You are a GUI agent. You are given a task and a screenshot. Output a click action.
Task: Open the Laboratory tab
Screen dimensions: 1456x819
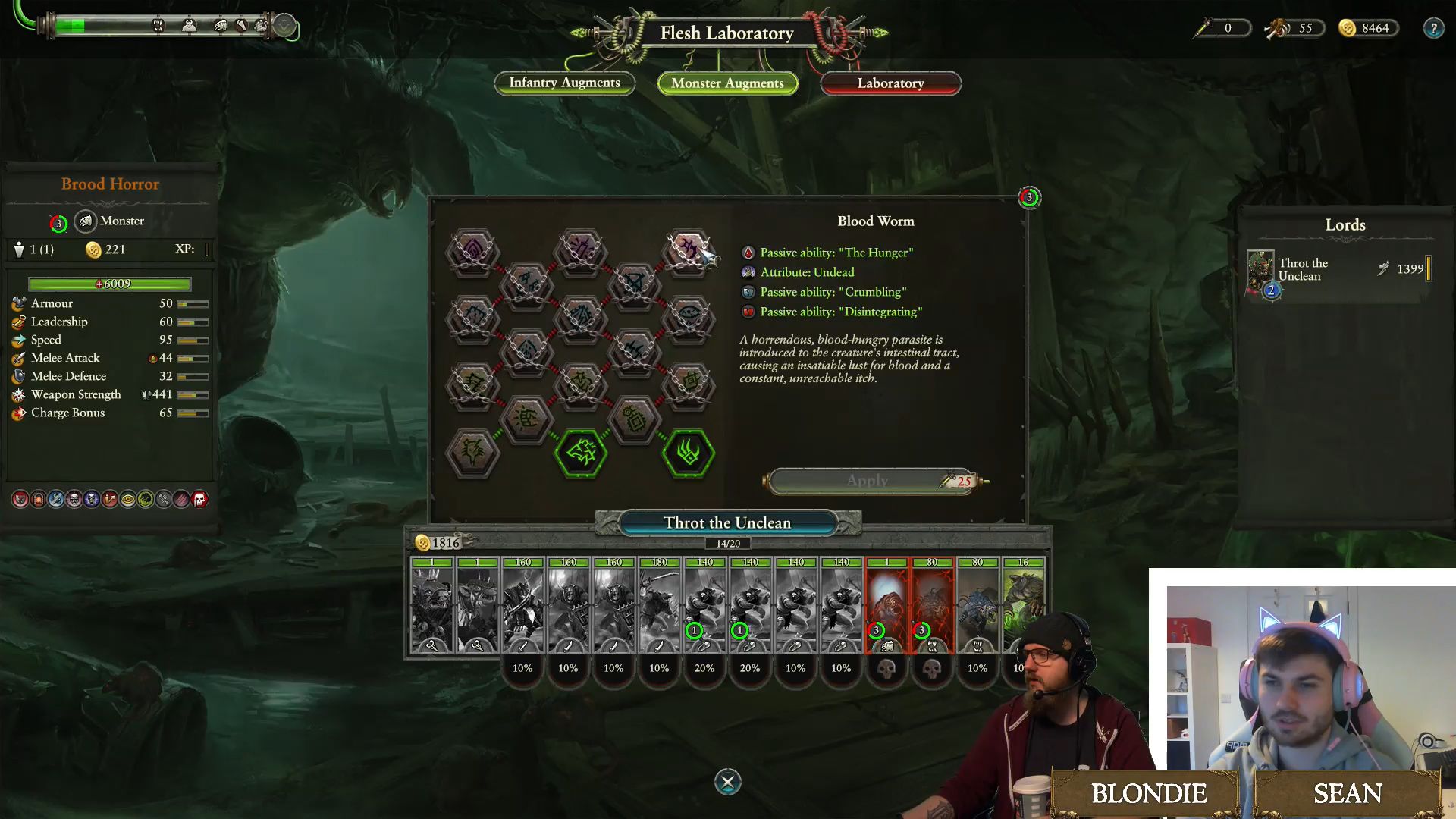(890, 83)
